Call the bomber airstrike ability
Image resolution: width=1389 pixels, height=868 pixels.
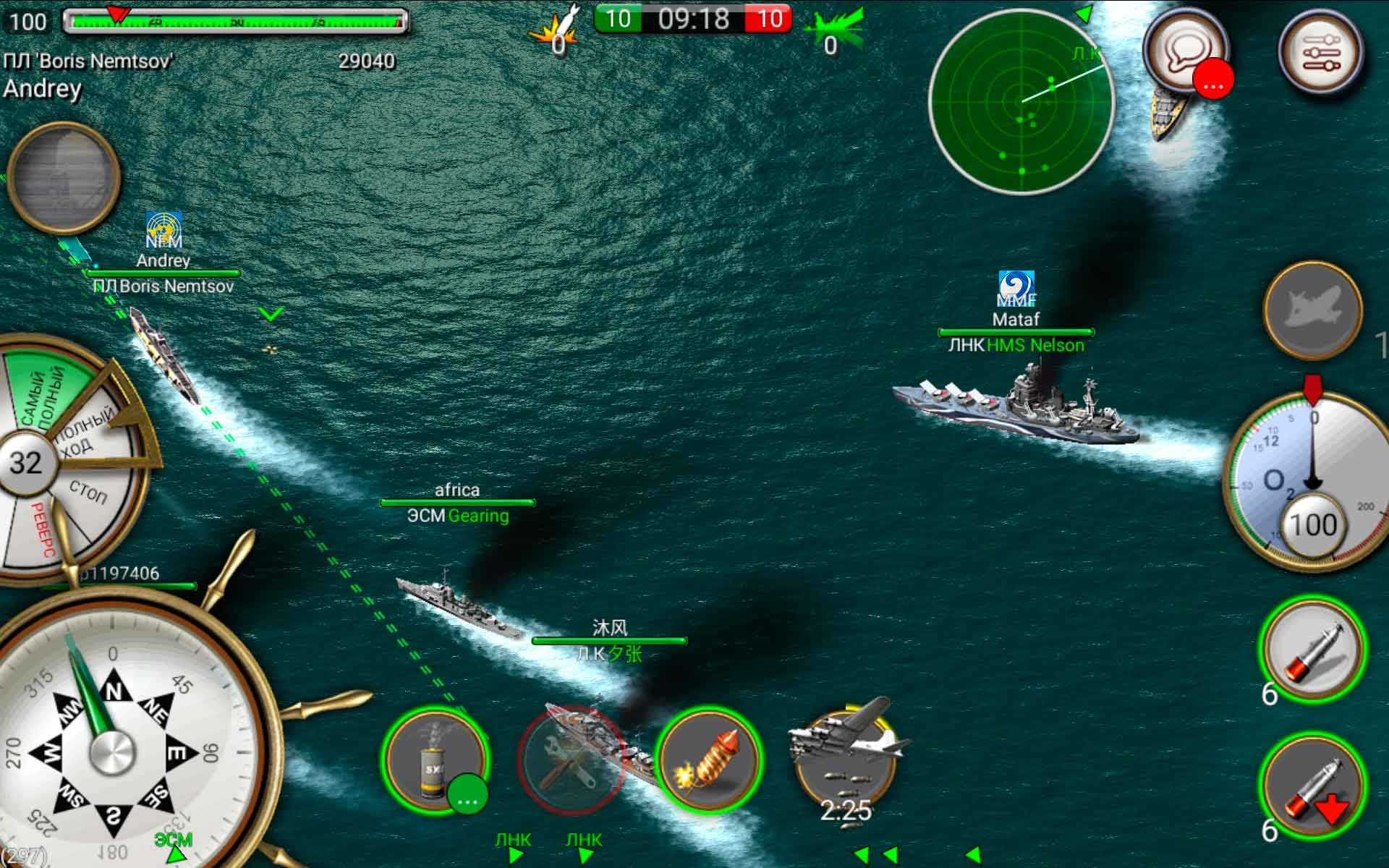pos(845,759)
